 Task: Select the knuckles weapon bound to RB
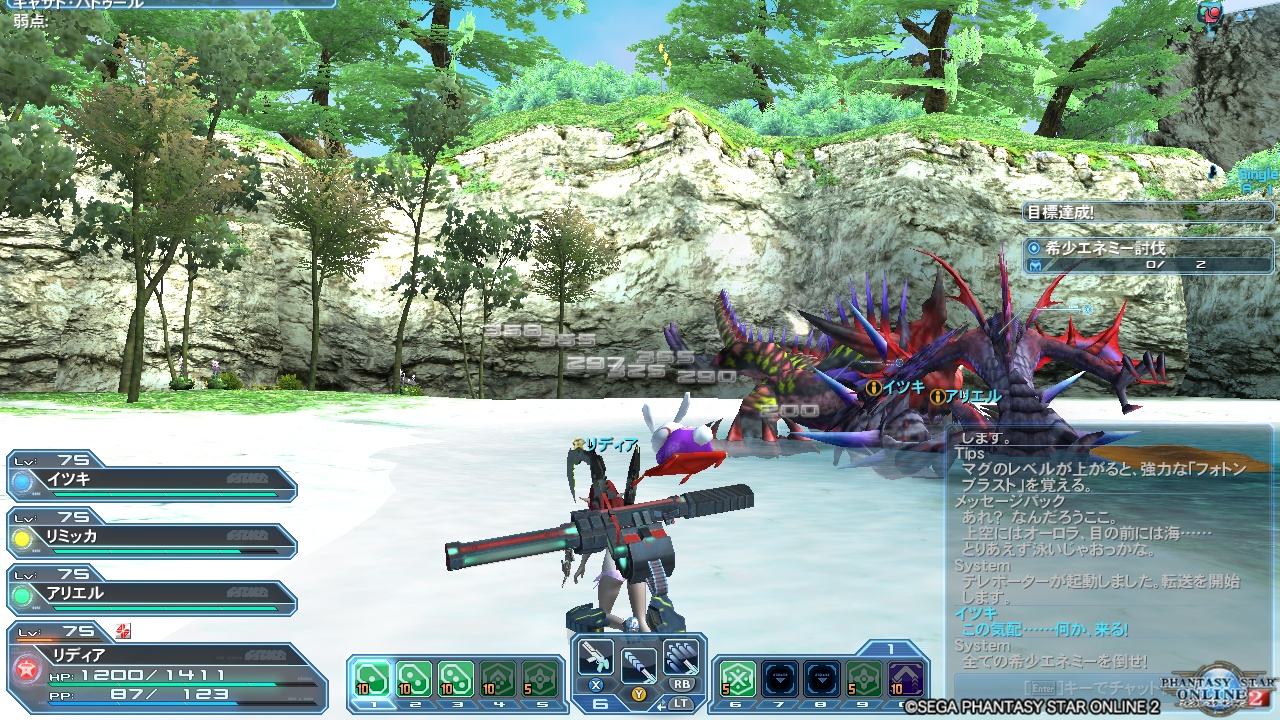click(x=681, y=656)
